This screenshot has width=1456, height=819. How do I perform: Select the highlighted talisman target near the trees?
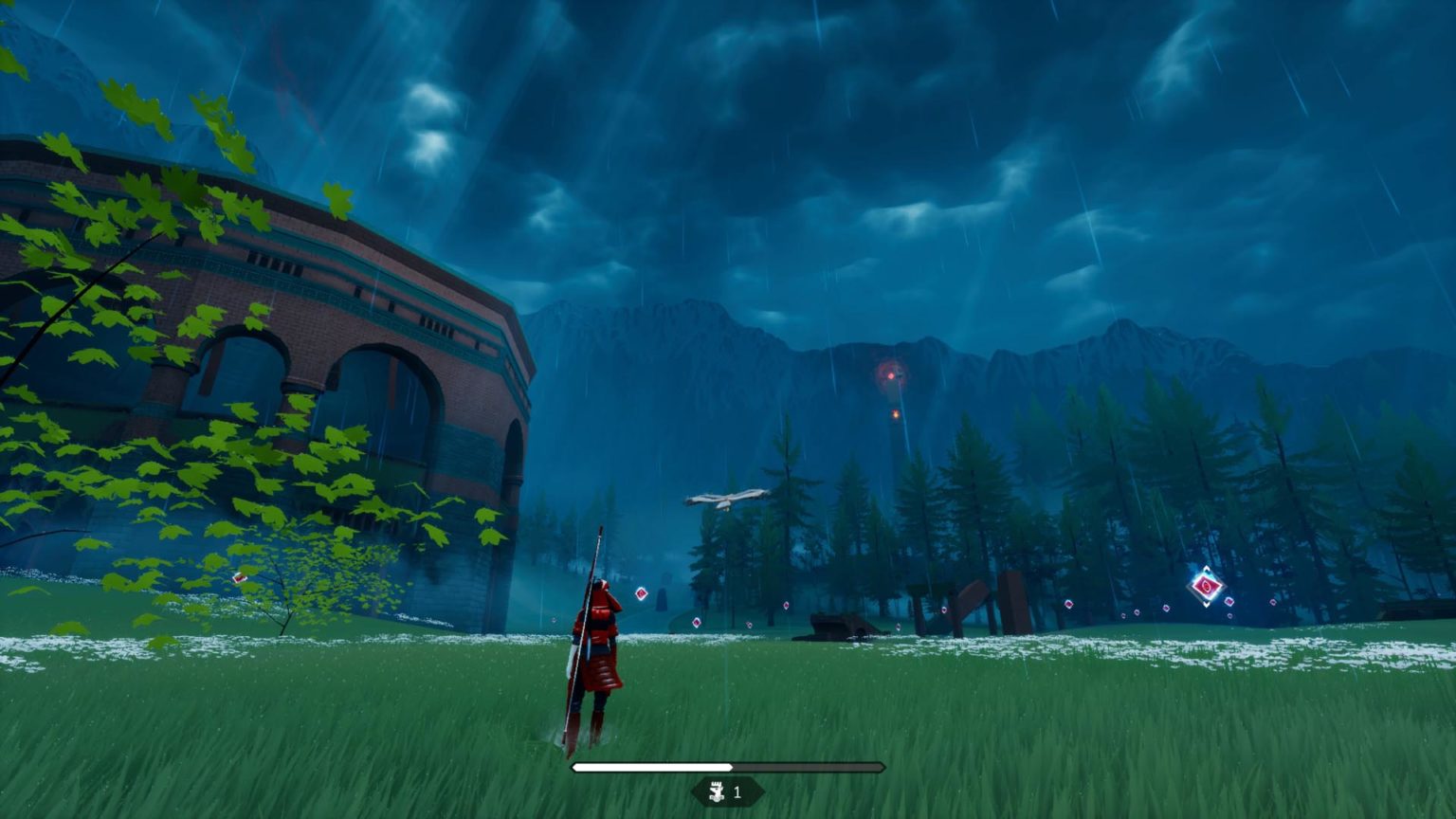(x=1206, y=586)
